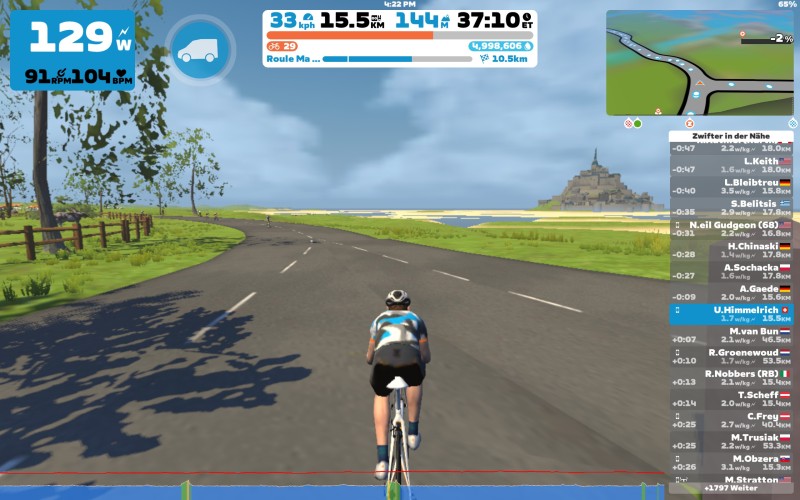Viewport: 800px width, 500px height.
Task: Select rider L.Keith in nearby list
Action: pos(731,165)
